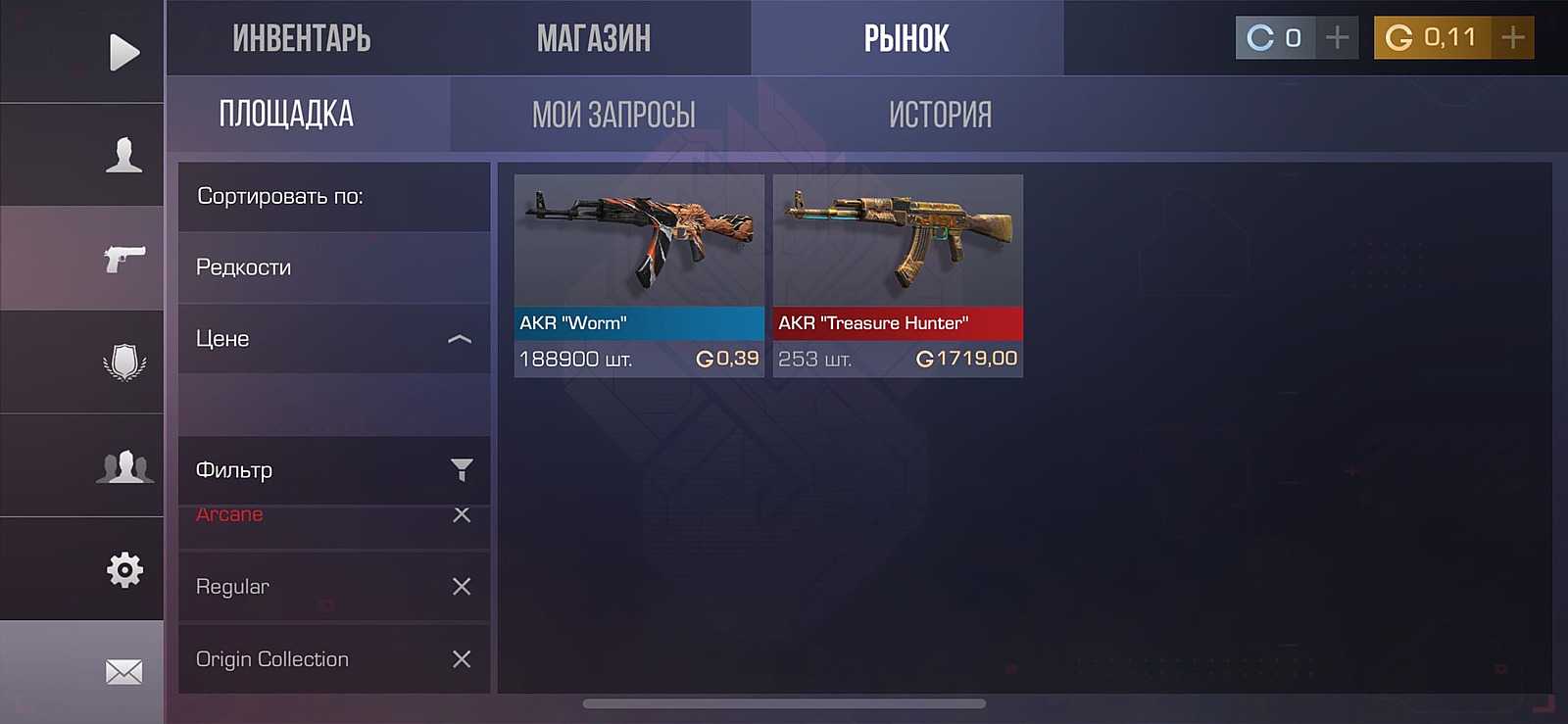The width and height of the screenshot is (1568, 724).
Task: Switch to the ИНВЕНТАРЬ tab
Action: point(302,39)
